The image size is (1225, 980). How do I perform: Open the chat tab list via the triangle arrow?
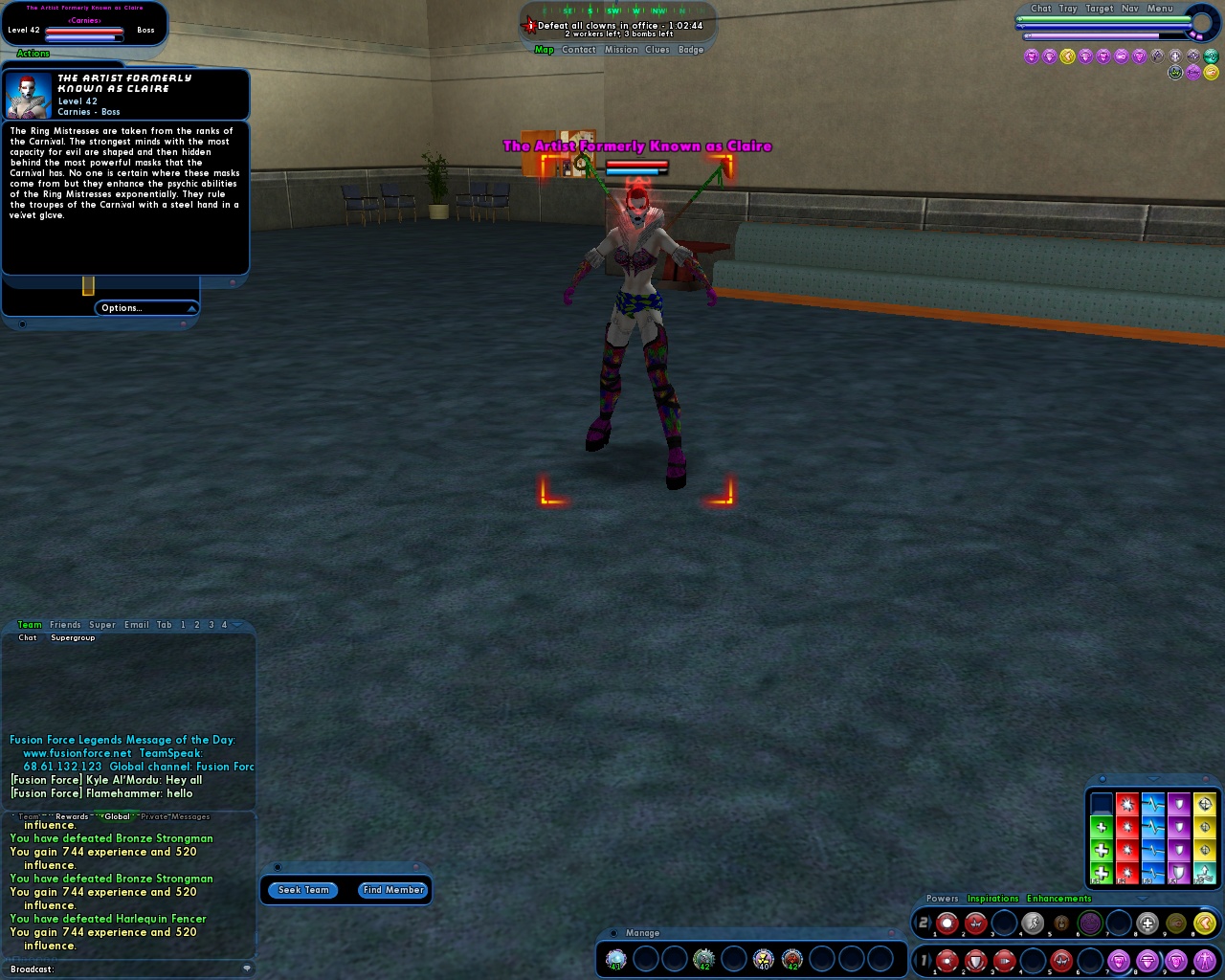[237, 624]
